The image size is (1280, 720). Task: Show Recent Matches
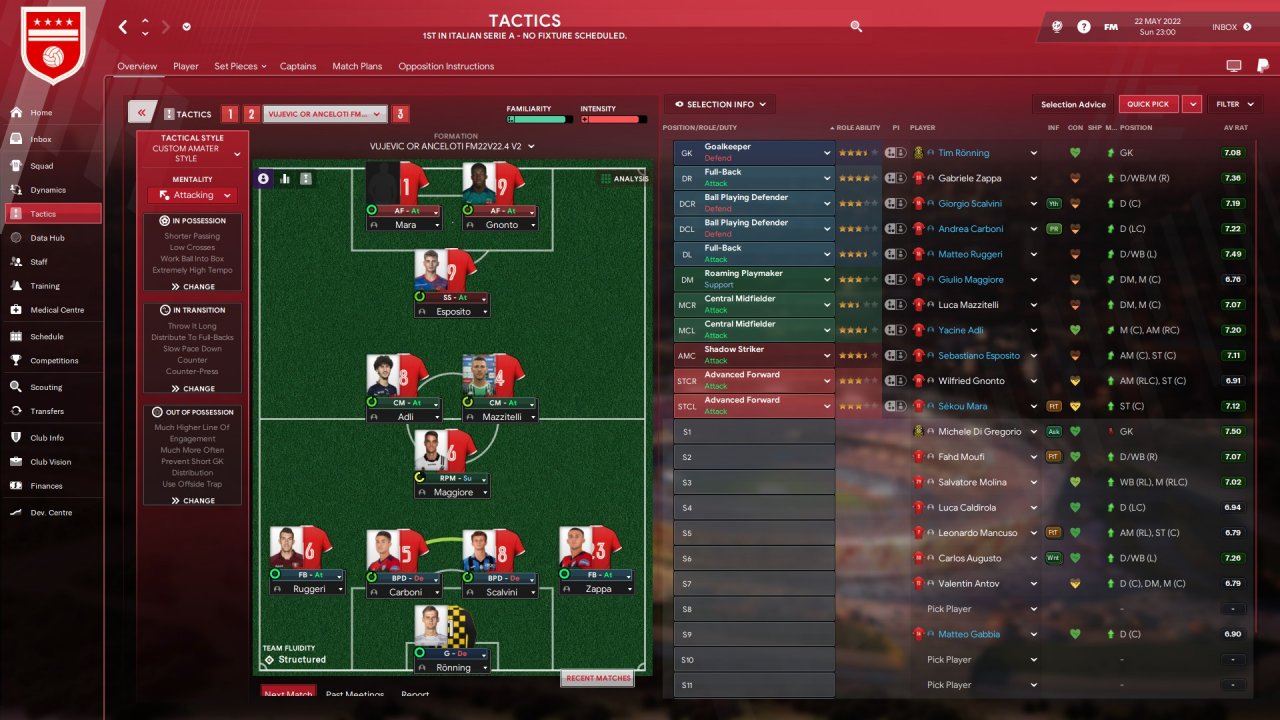coord(598,678)
